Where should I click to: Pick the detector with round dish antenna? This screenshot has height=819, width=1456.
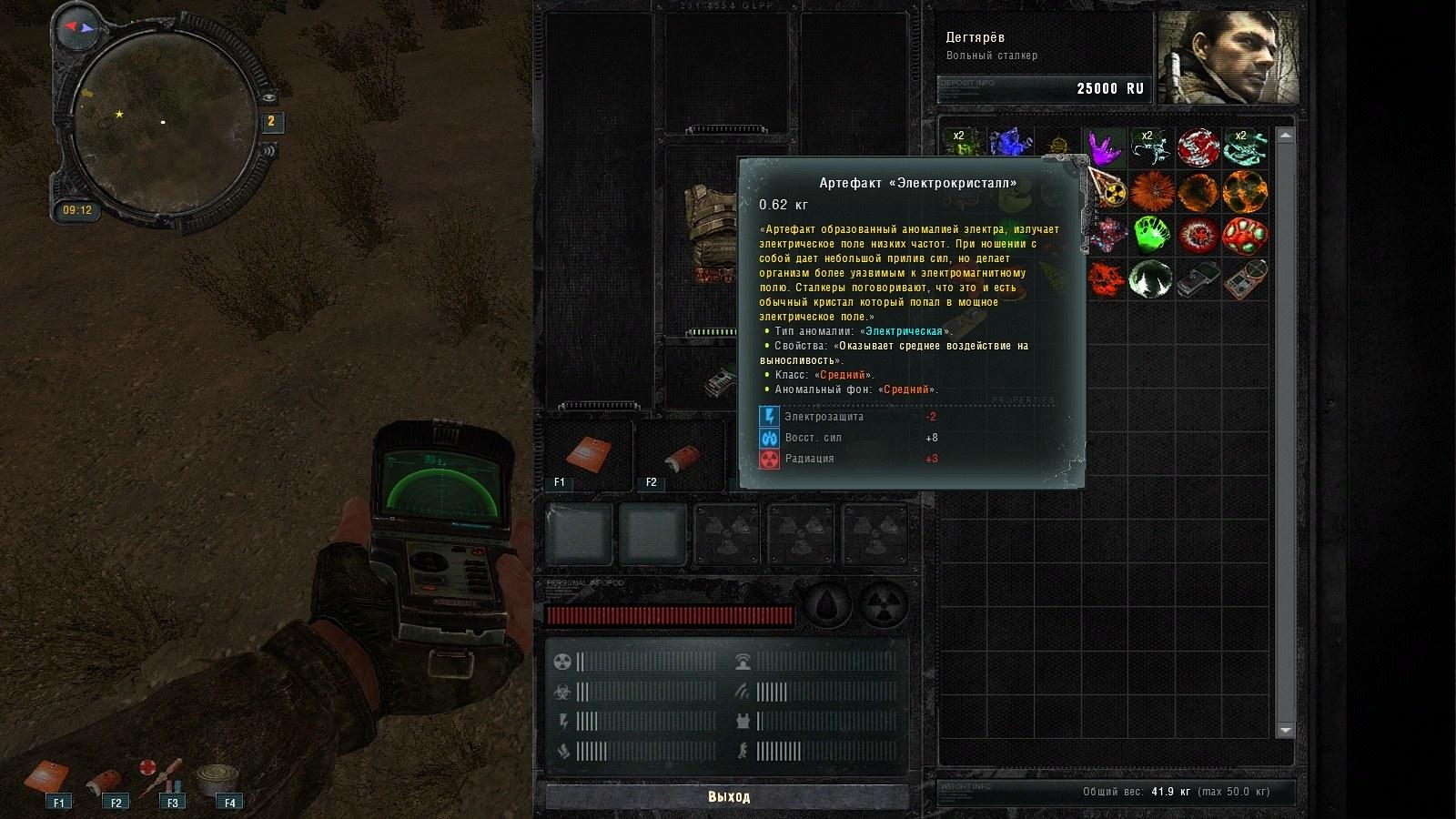1244,280
